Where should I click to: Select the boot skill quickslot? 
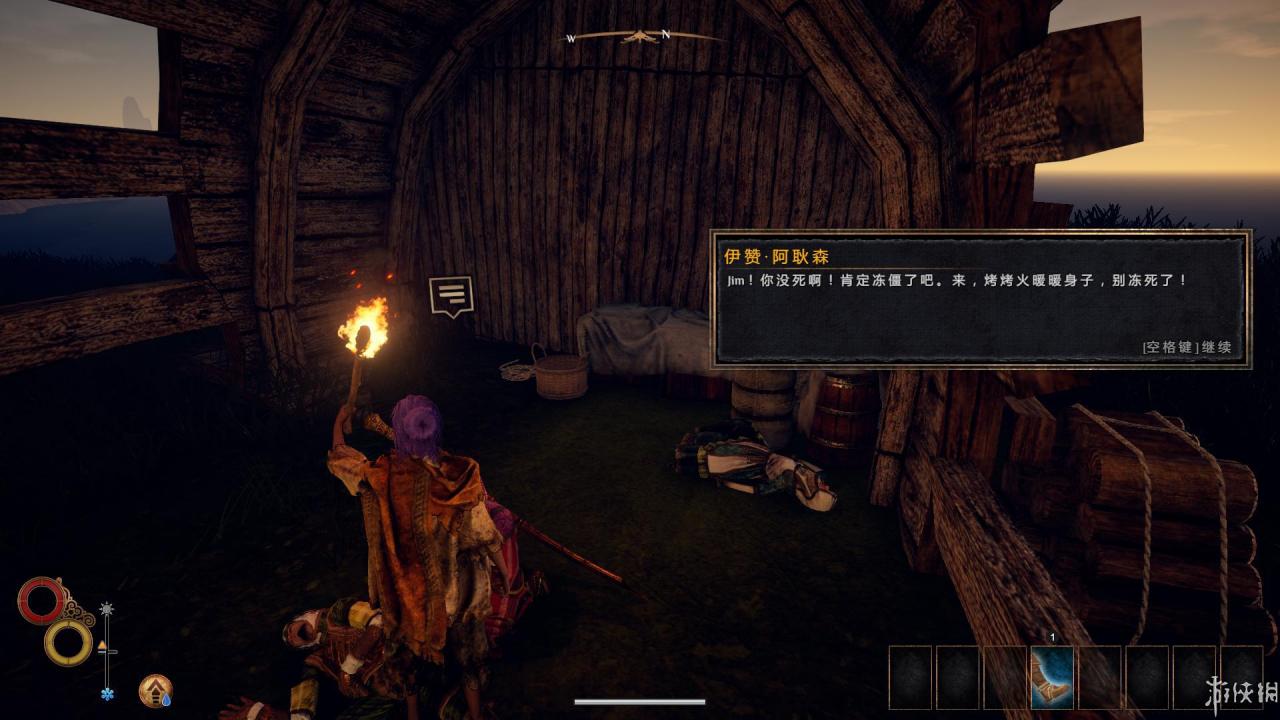(1052, 677)
